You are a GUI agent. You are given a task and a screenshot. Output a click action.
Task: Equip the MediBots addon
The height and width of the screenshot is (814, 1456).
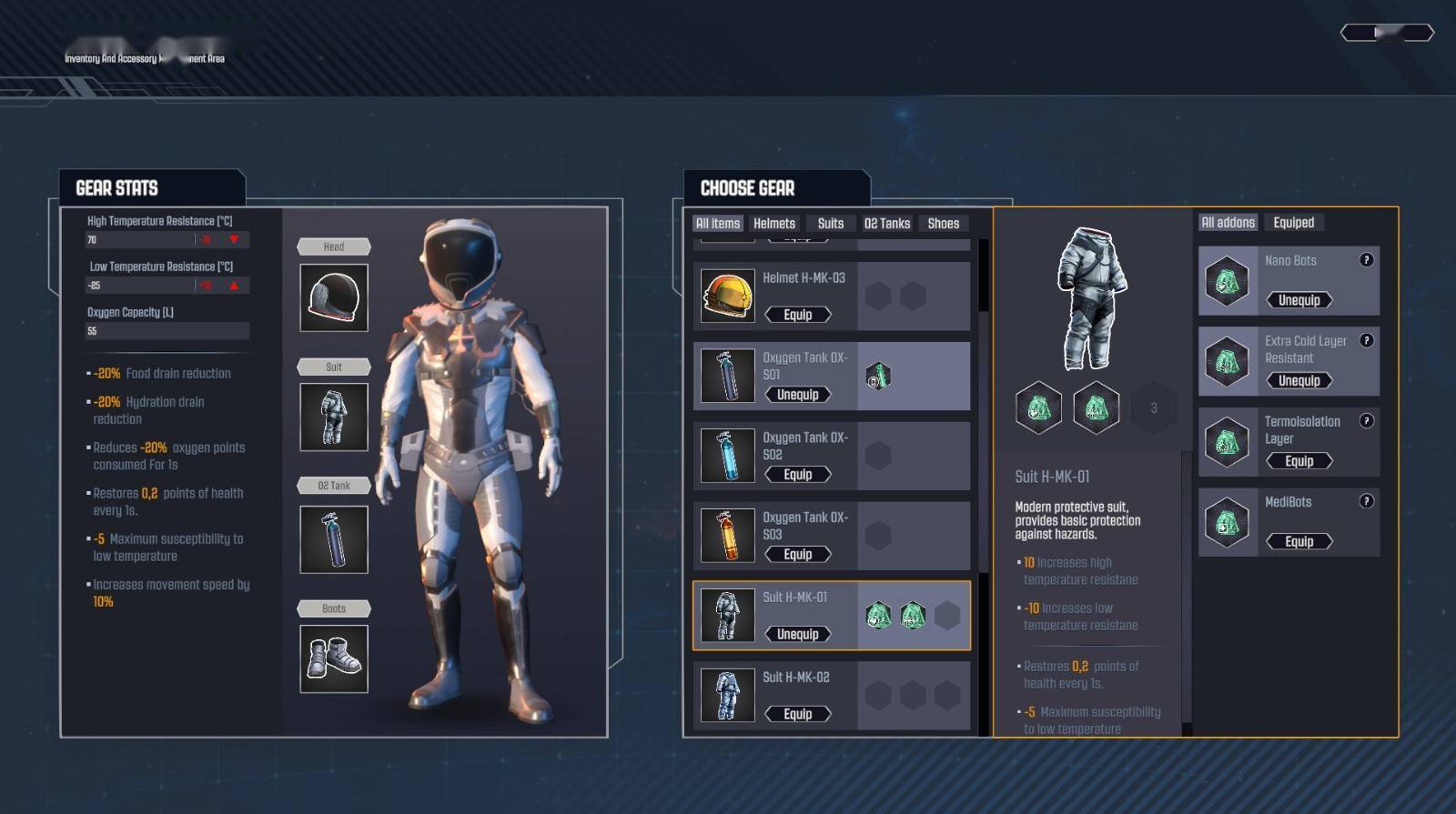point(1299,541)
